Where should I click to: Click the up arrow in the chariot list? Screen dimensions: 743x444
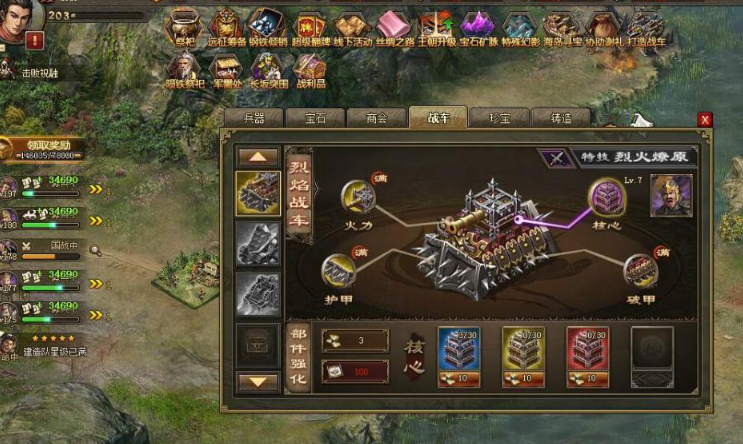[258, 156]
